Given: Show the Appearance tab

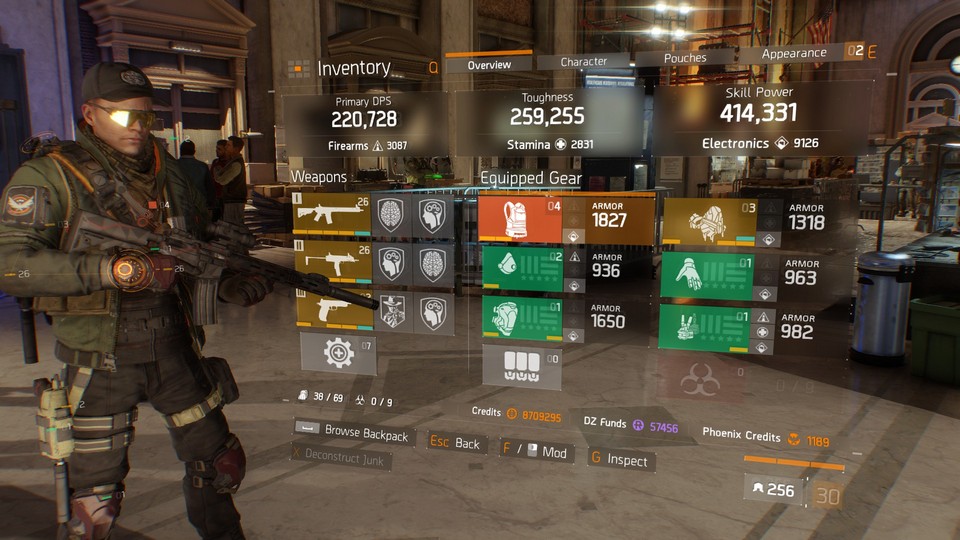Looking at the screenshot, I should 794,53.
